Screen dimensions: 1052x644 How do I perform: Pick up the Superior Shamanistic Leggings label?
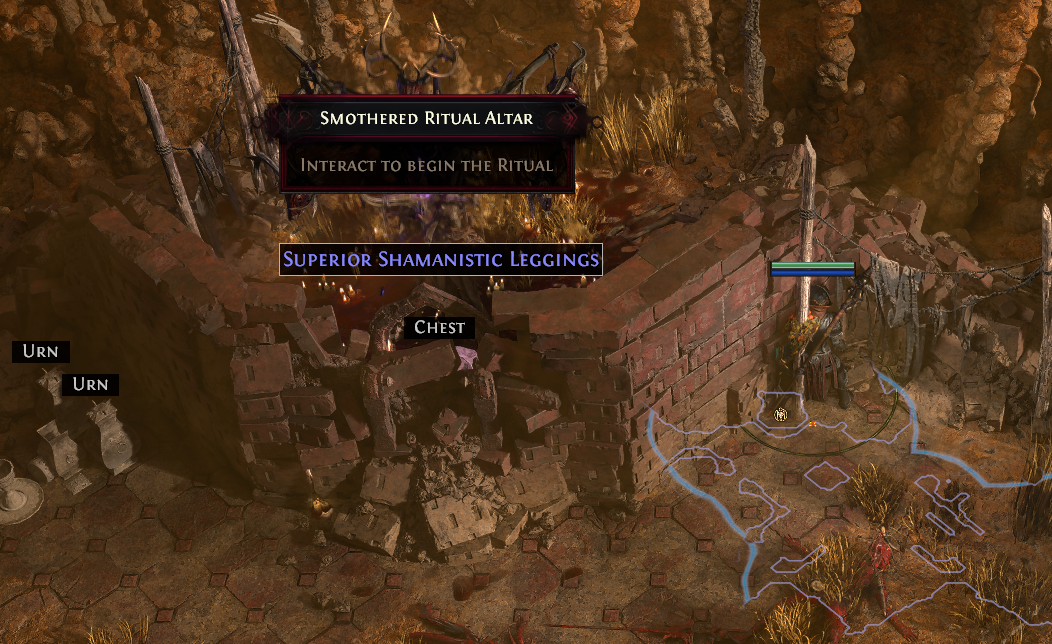441,260
